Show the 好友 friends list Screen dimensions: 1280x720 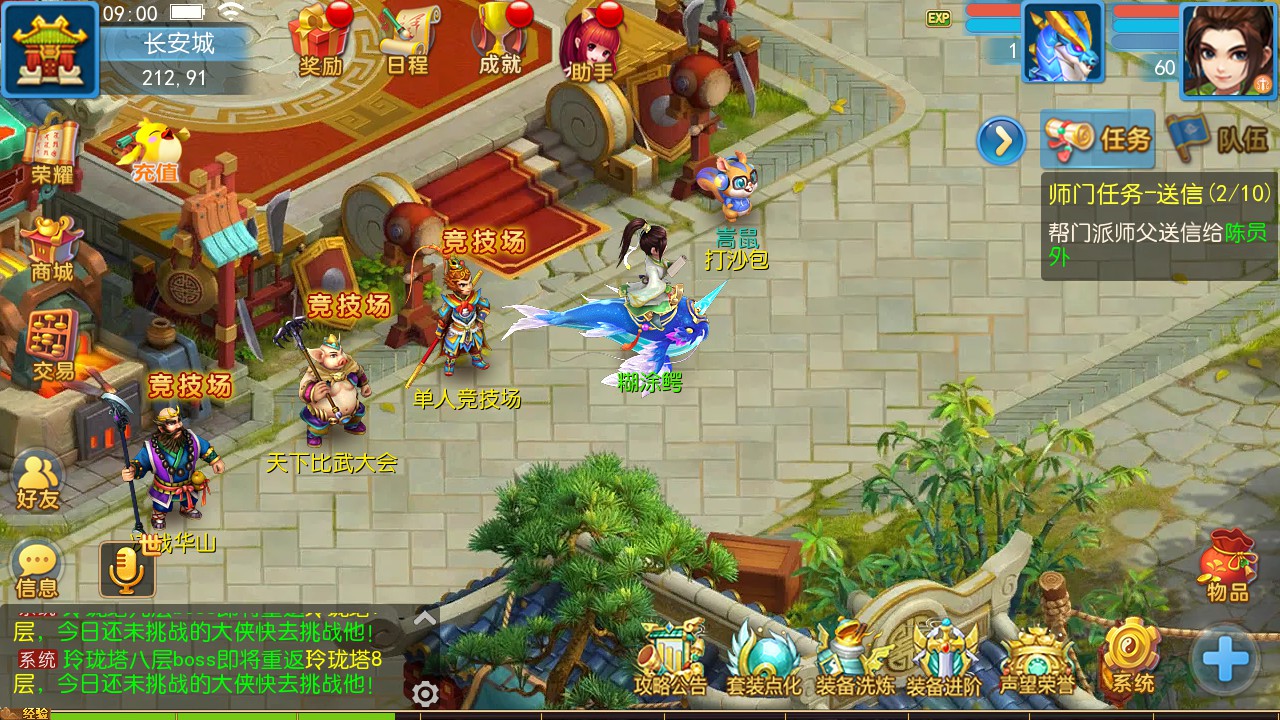click(x=38, y=481)
